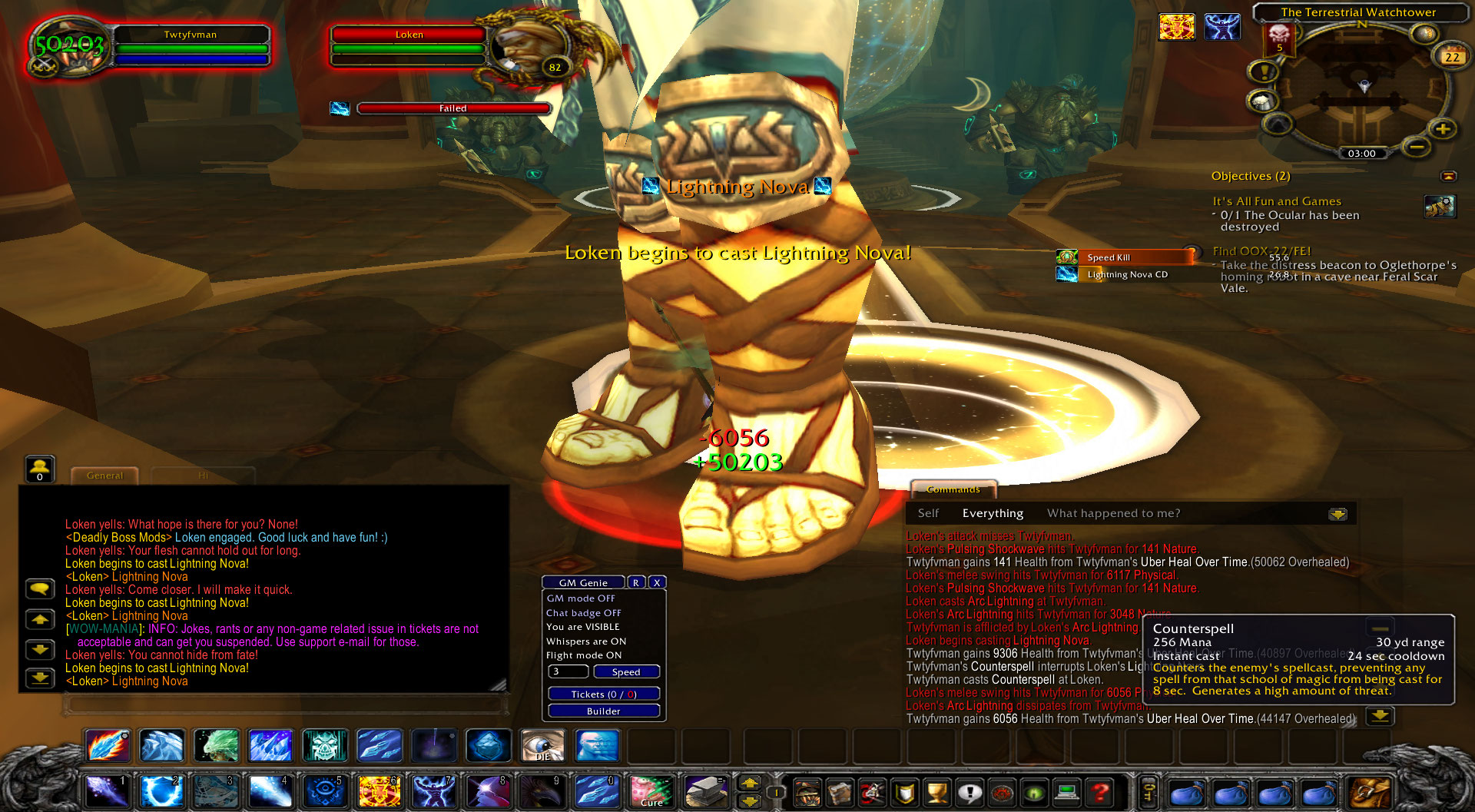The width and height of the screenshot is (1475, 812).
Task: Click the Tickets (0 / 0) button
Action: click(603, 694)
